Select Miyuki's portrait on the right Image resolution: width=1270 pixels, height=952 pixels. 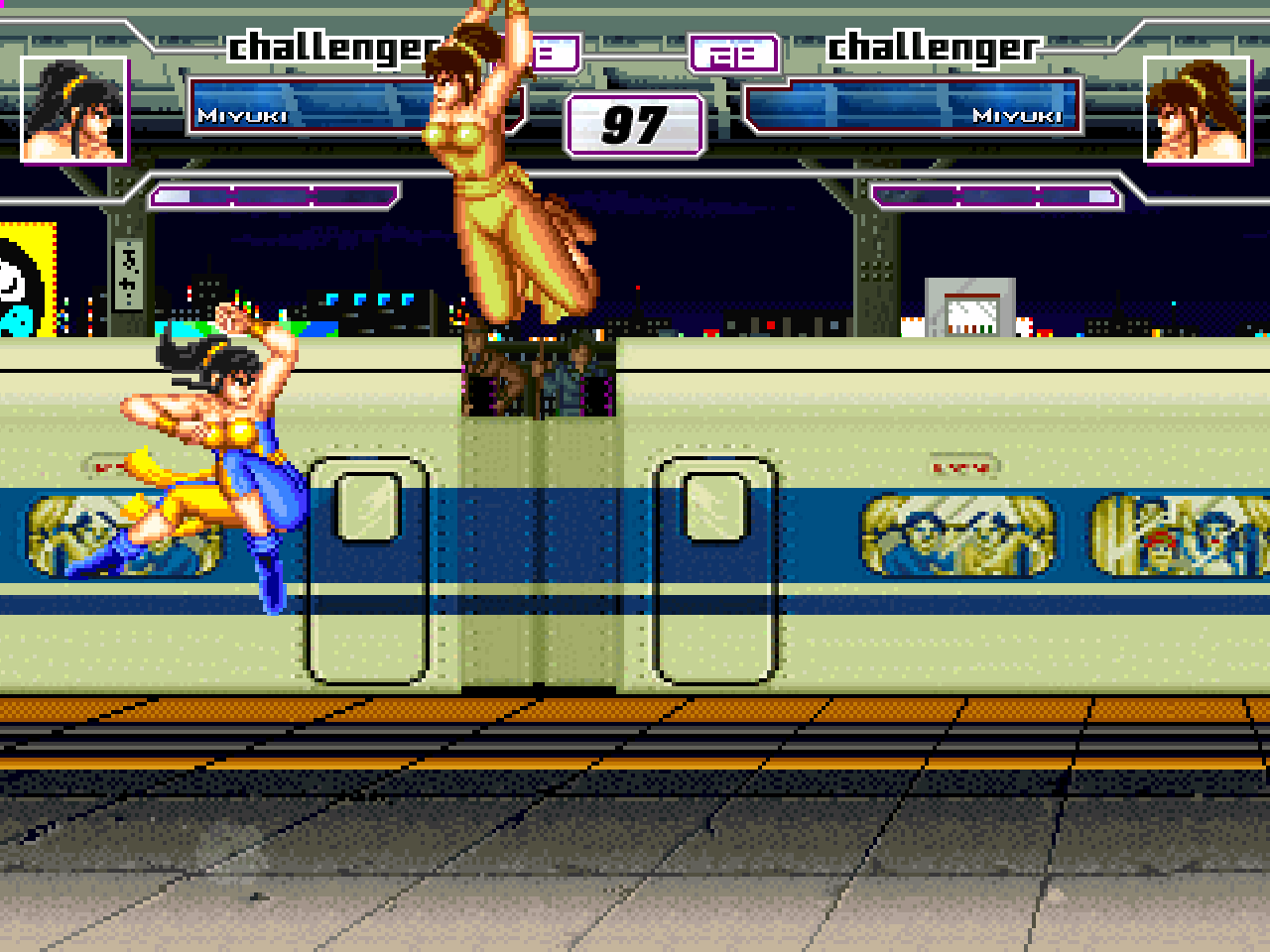coord(1195,111)
